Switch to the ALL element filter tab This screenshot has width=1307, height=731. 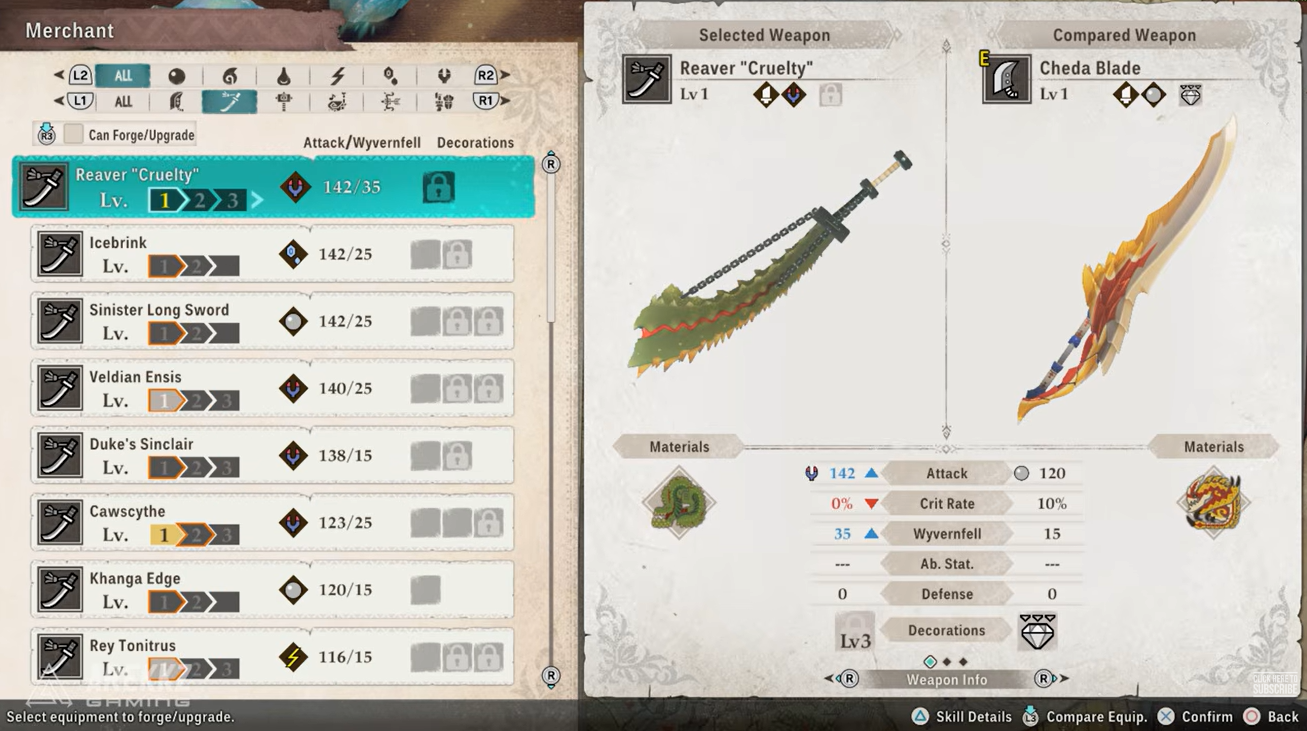point(123,75)
